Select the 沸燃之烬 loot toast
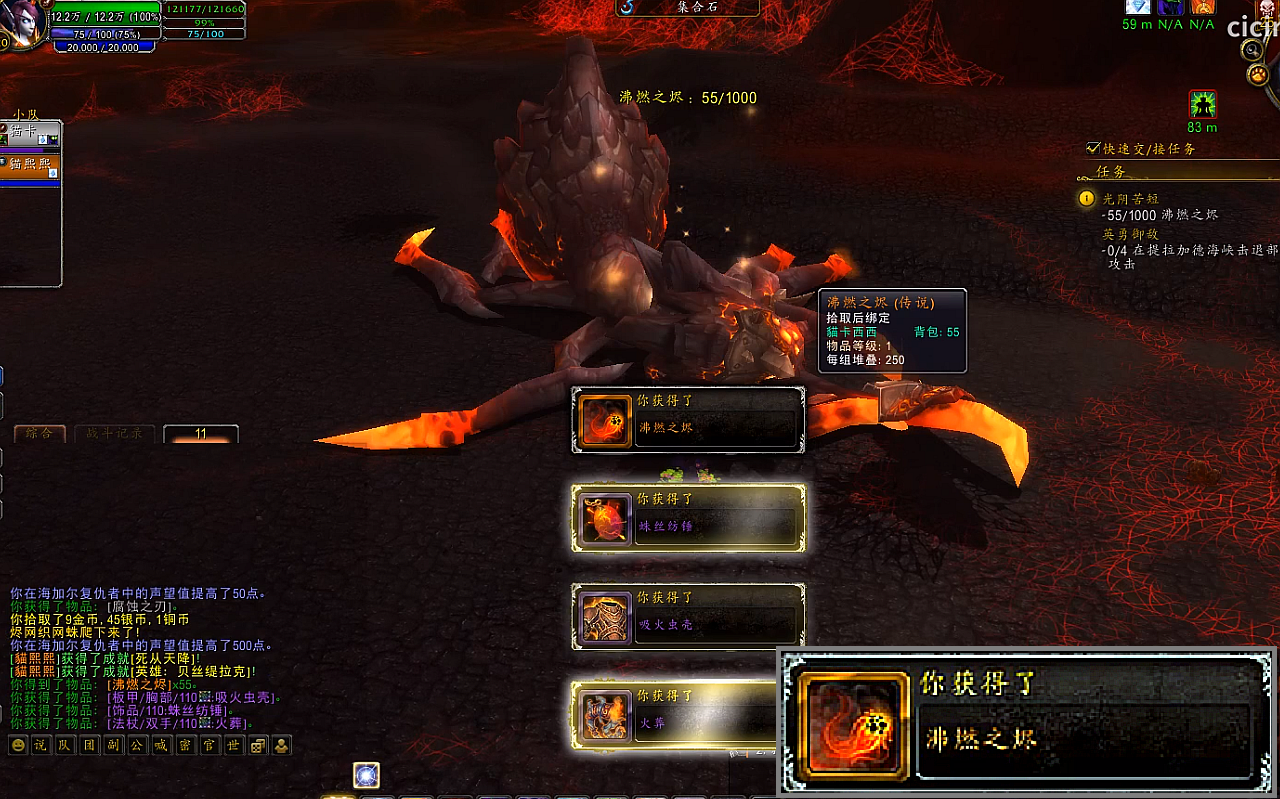 [x=688, y=420]
